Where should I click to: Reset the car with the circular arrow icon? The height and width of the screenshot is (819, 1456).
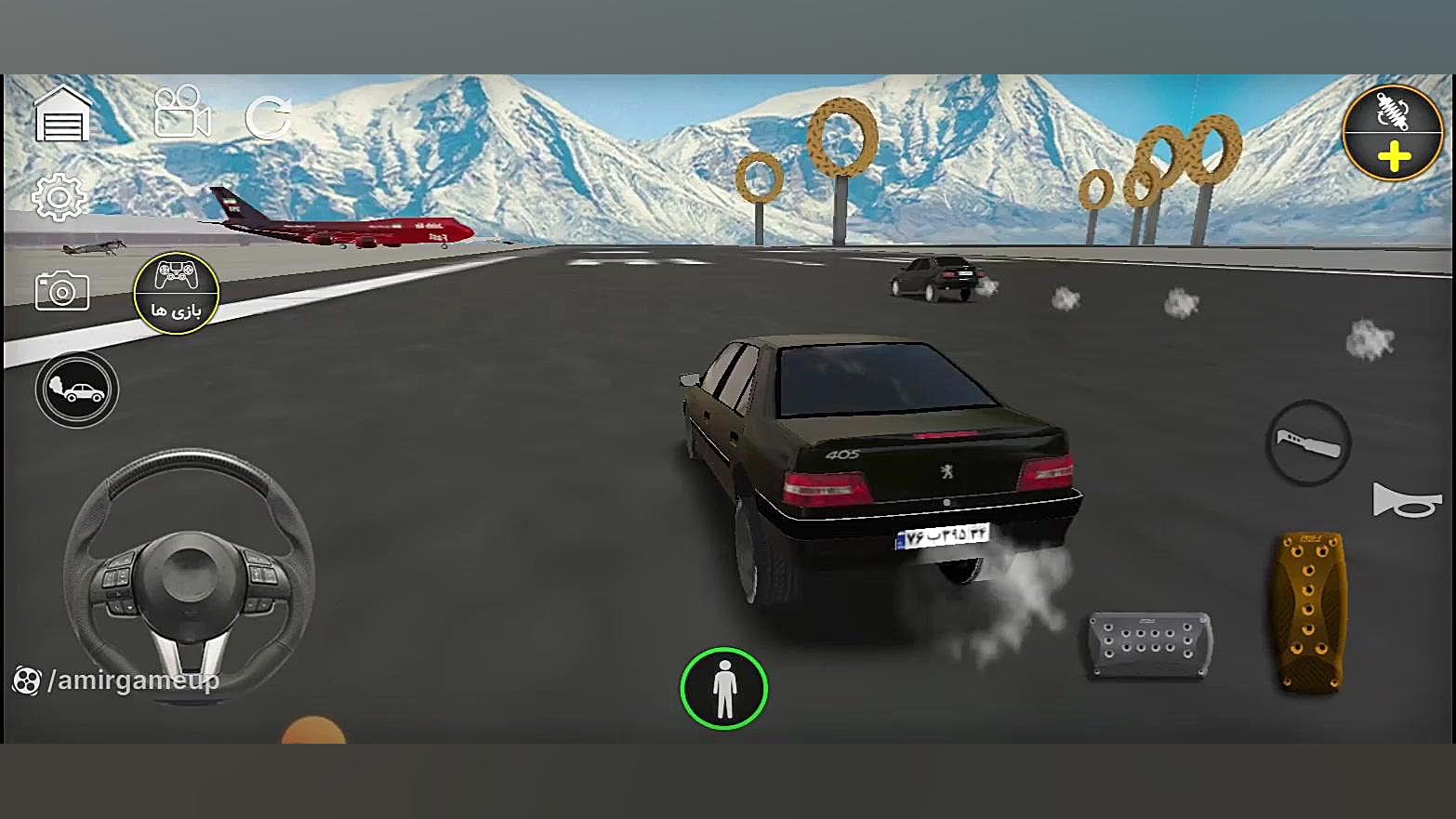point(268,118)
